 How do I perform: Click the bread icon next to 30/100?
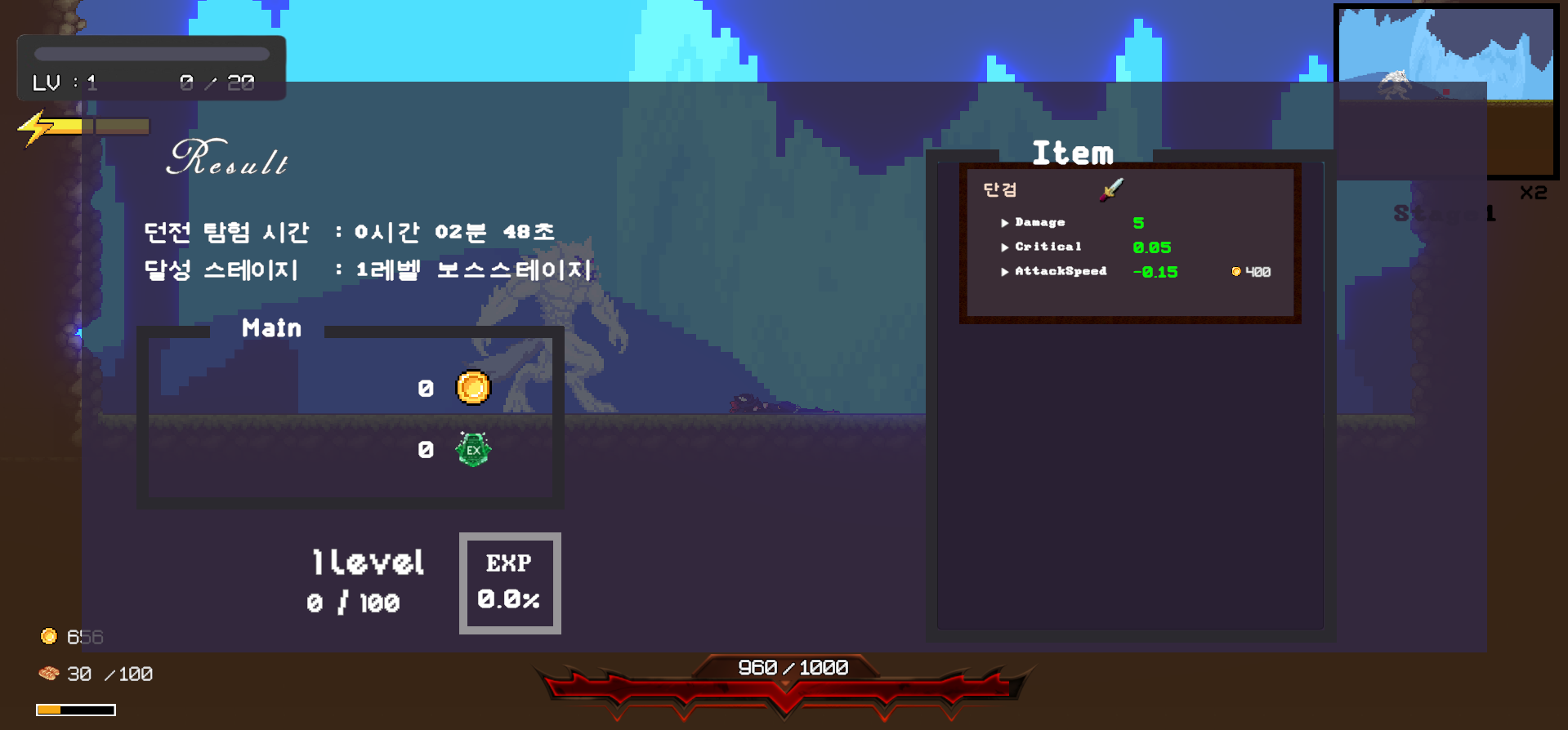coord(49,673)
